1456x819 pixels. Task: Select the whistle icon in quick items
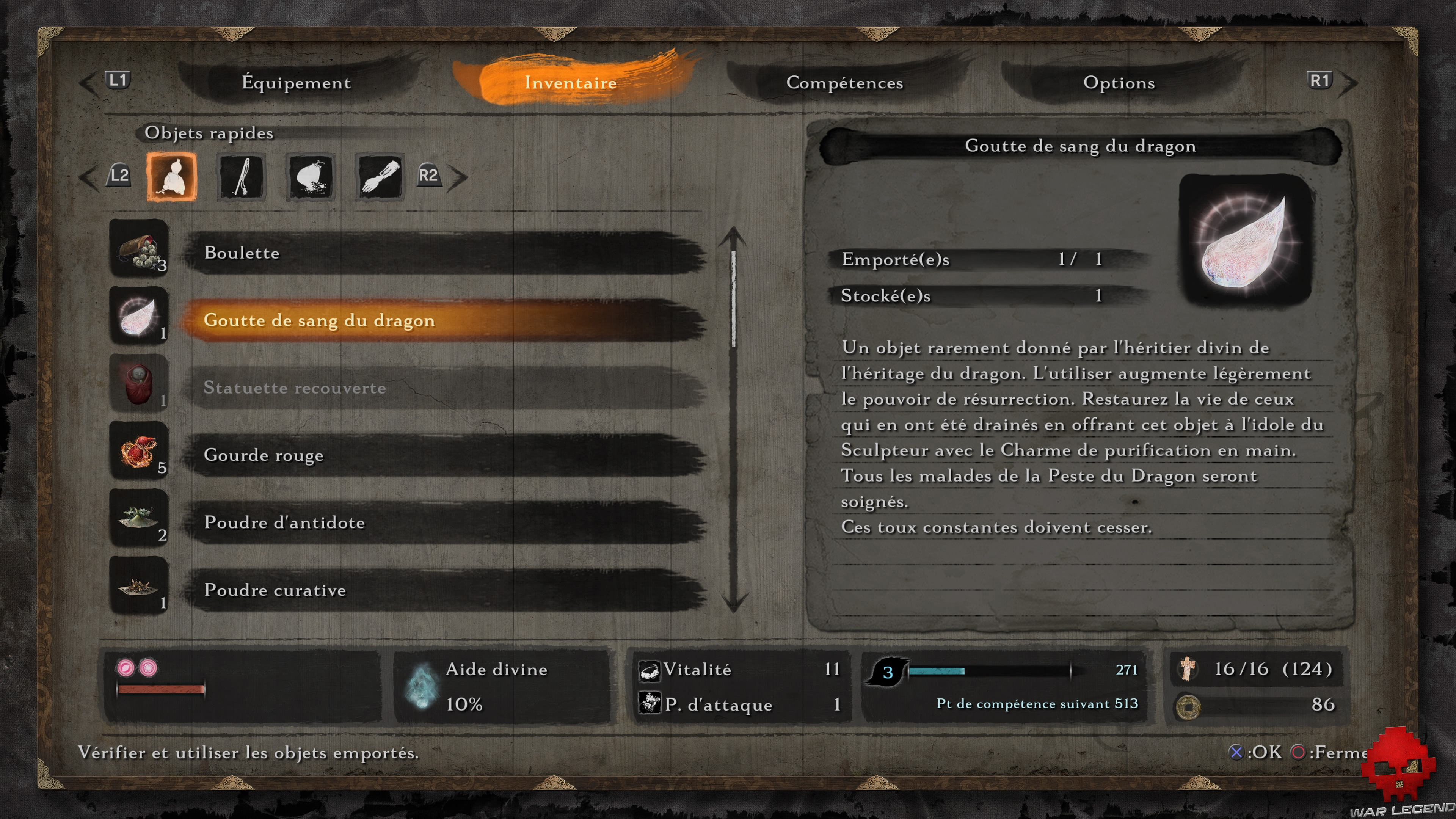coord(241,177)
